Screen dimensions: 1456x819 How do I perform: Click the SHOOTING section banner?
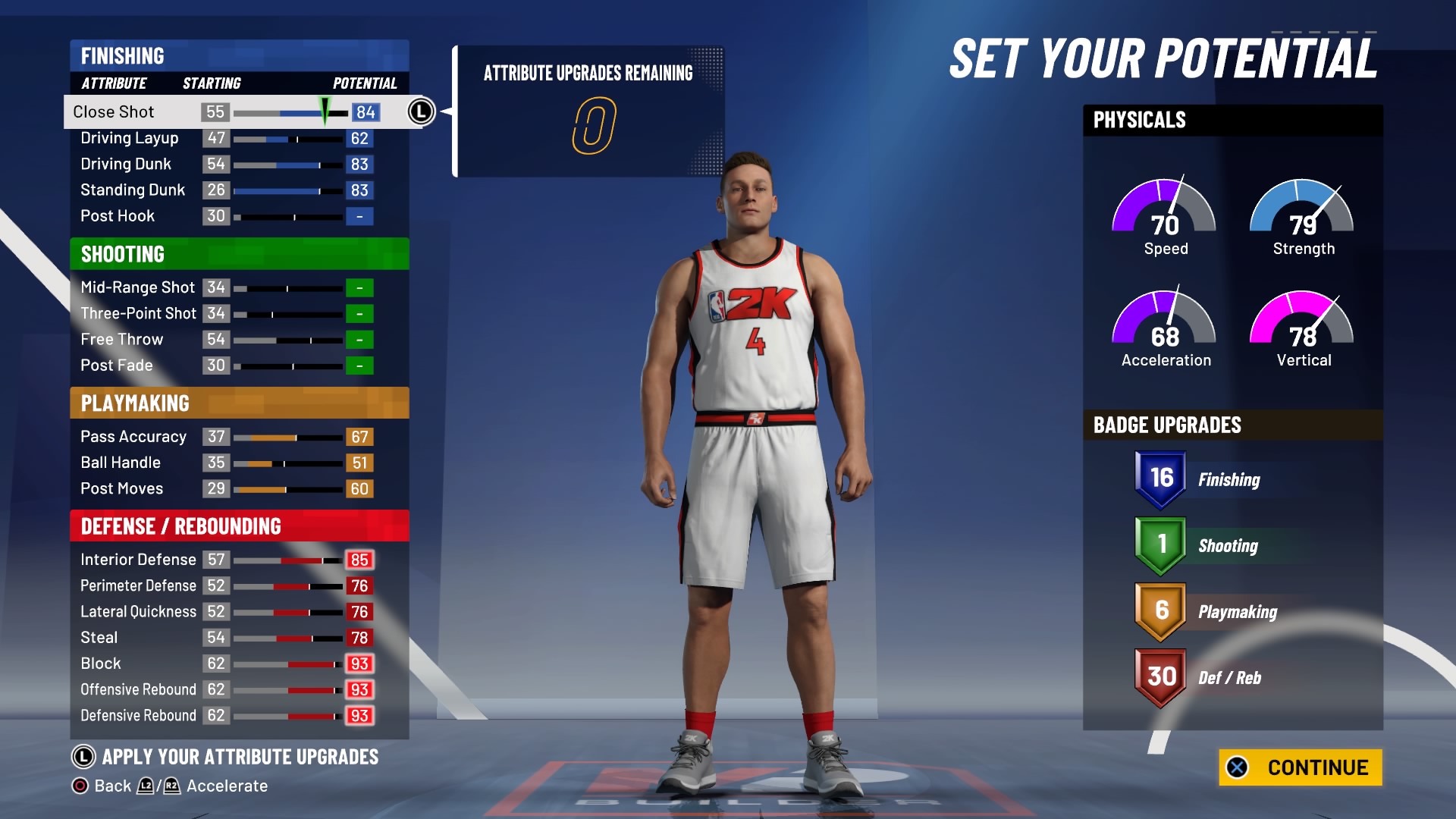coord(122,255)
